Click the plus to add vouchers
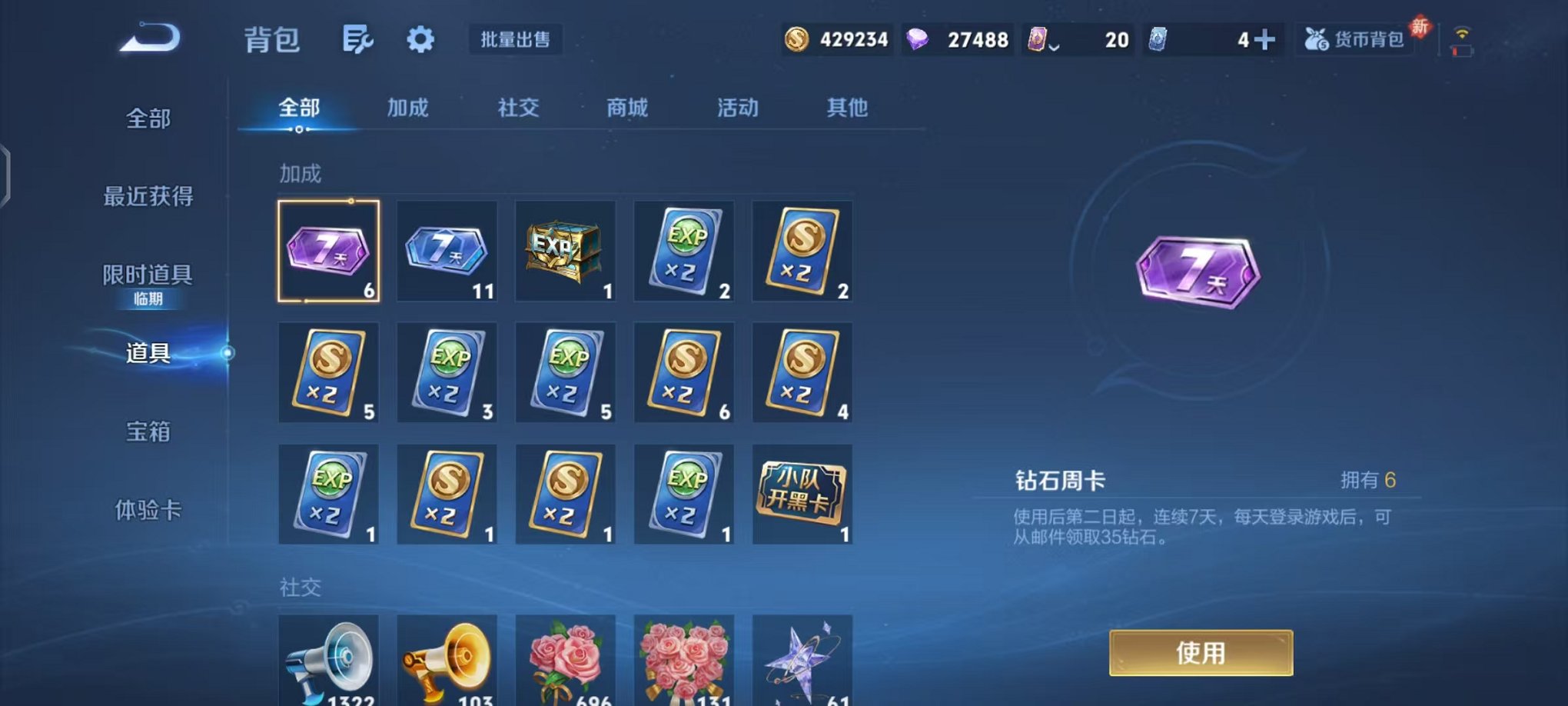The image size is (1568, 706). [x=1263, y=38]
